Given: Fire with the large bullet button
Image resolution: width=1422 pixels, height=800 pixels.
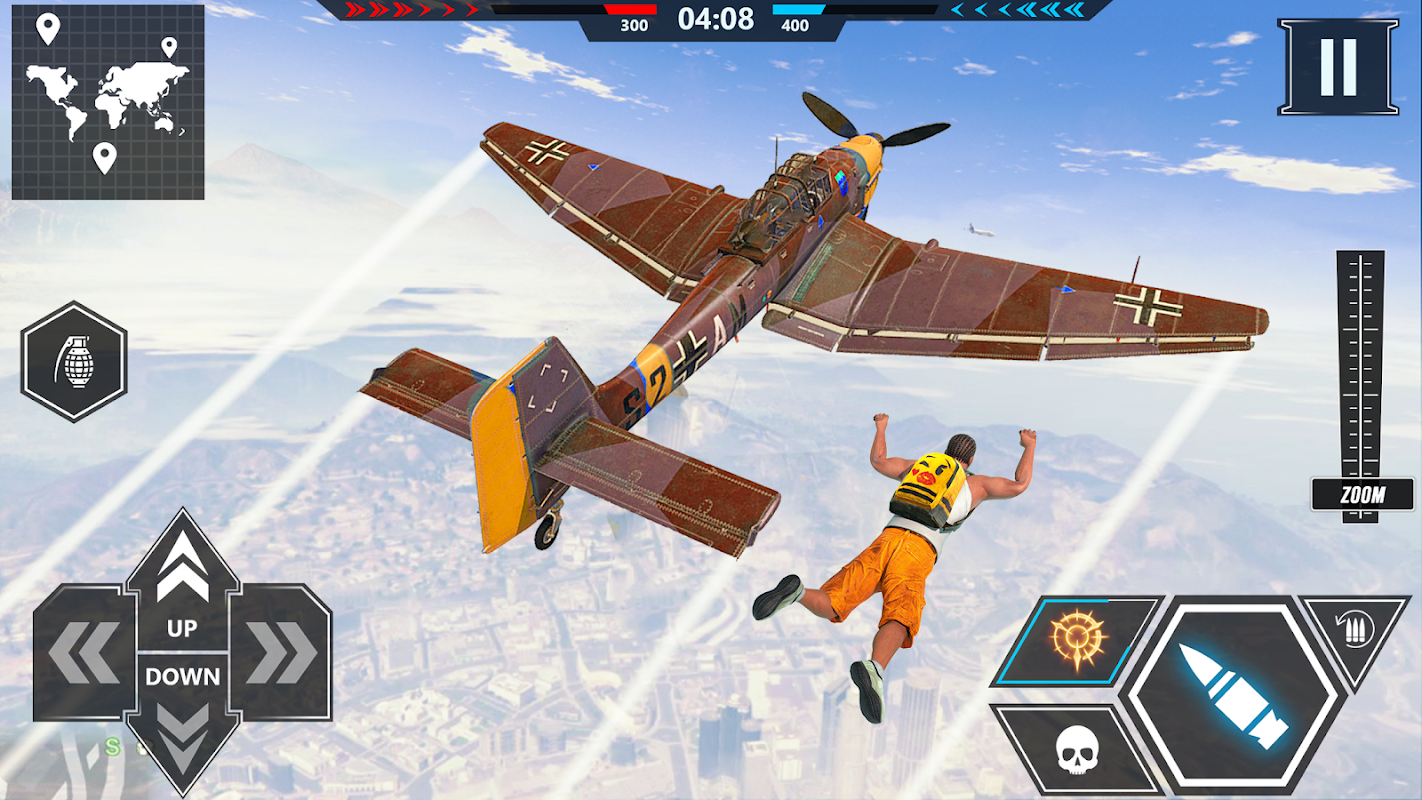Looking at the screenshot, I should click(x=1232, y=696).
